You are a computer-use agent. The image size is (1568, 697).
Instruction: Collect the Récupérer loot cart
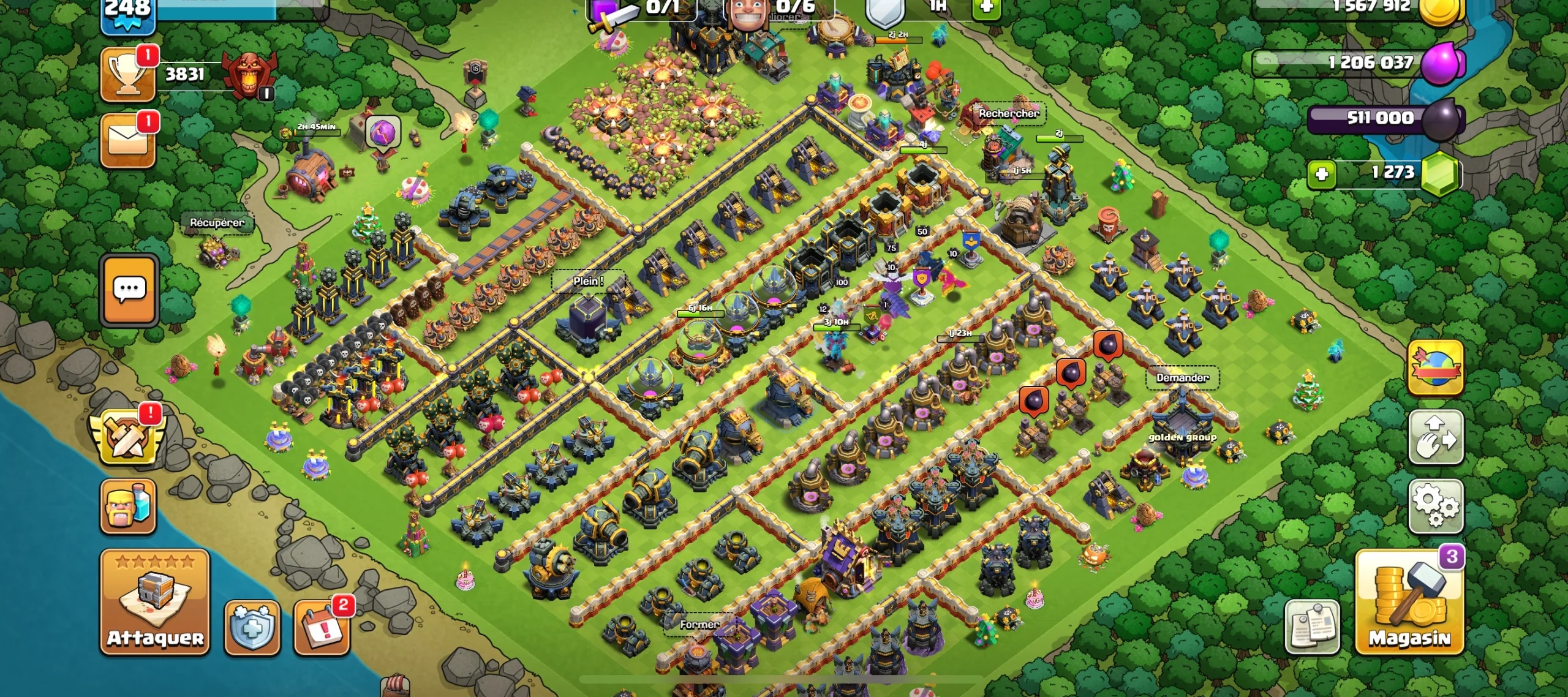[x=217, y=223]
